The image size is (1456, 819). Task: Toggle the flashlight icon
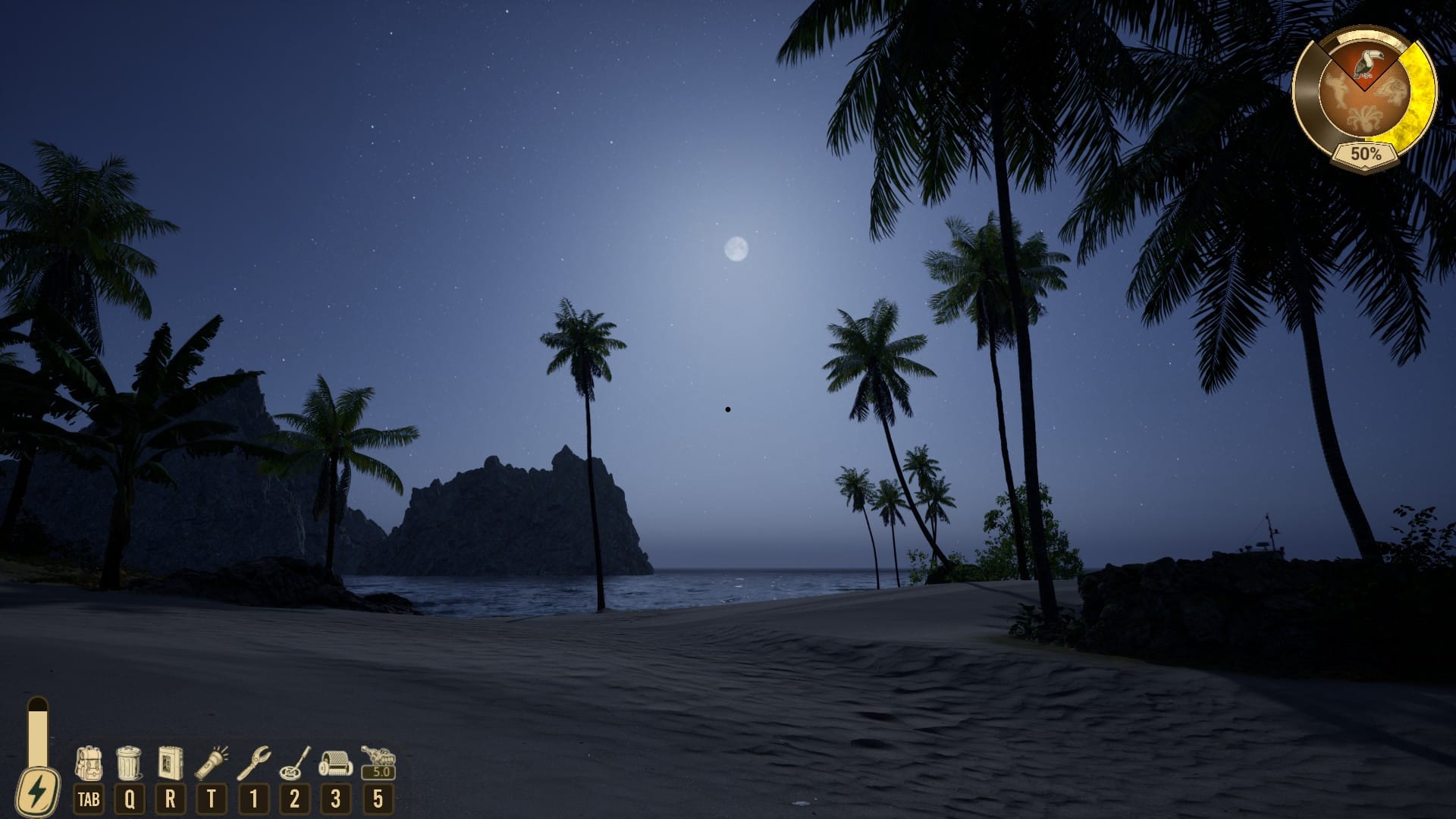click(212, 763)
